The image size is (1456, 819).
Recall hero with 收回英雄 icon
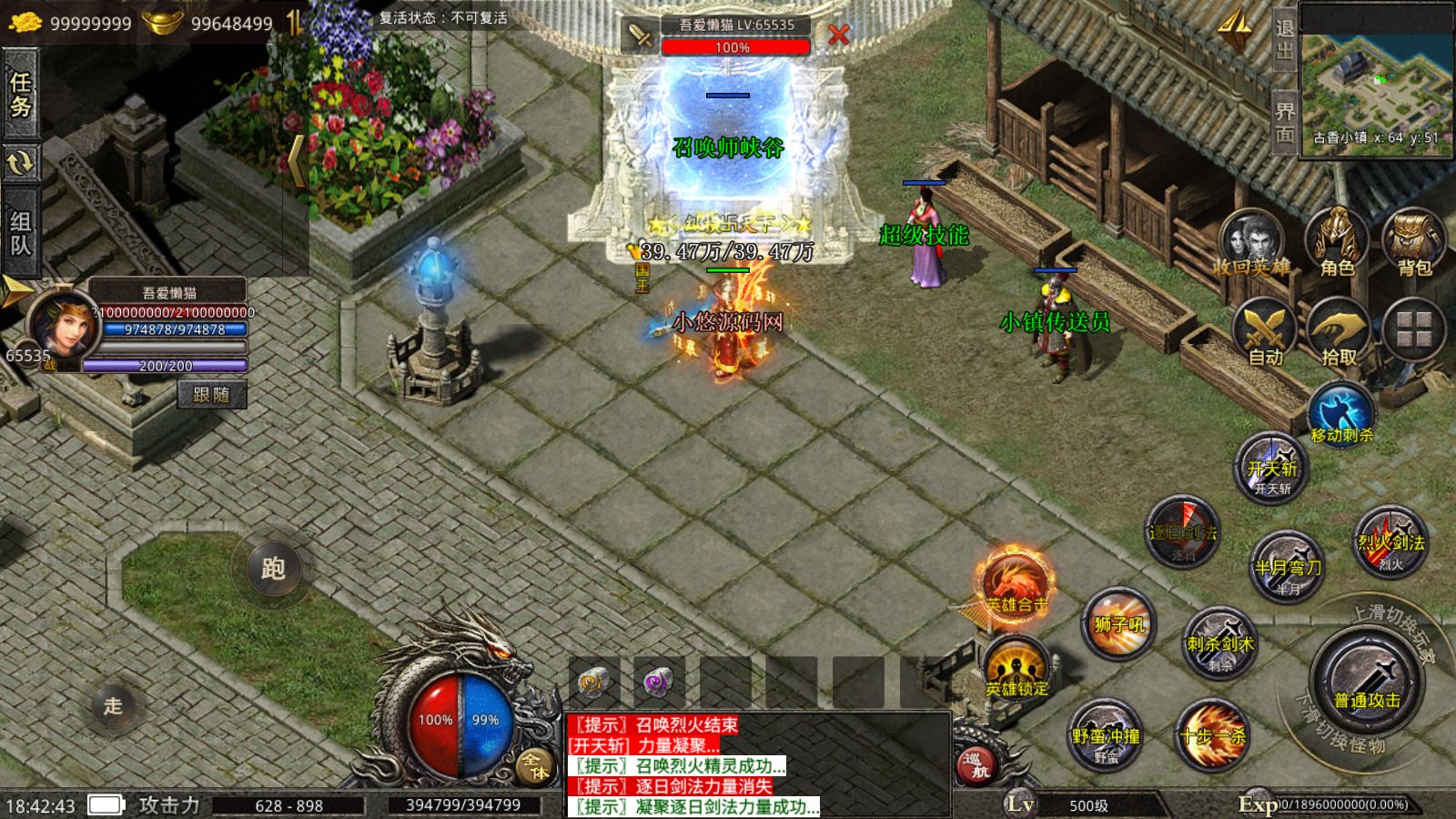[1252, 243]
